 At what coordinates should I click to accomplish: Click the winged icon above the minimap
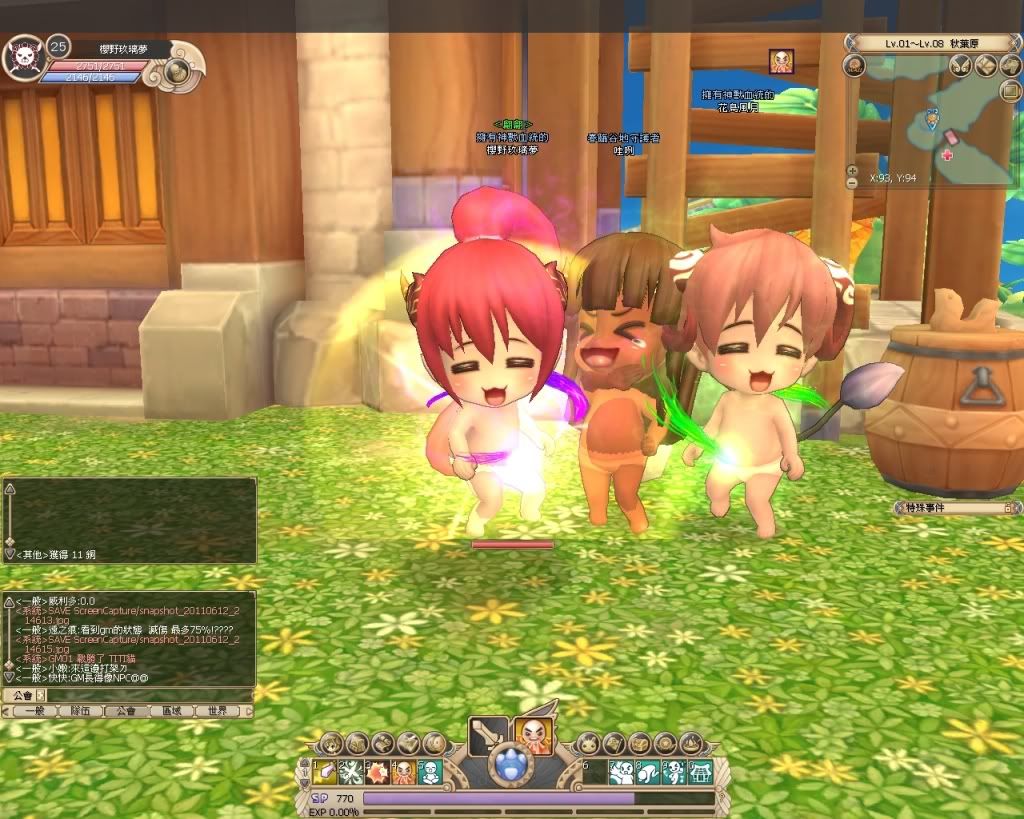961,66
